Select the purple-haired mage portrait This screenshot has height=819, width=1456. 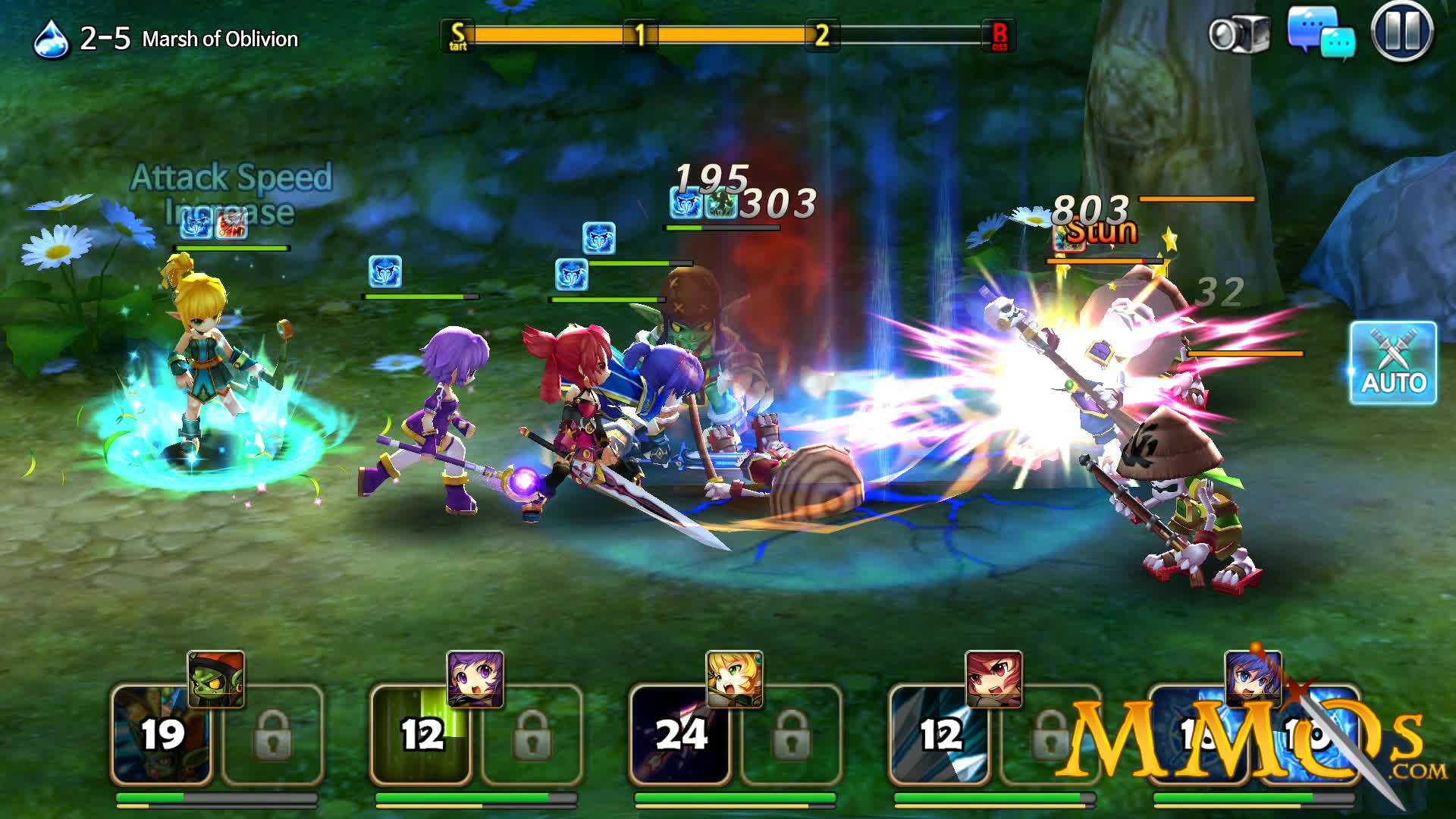475,679
